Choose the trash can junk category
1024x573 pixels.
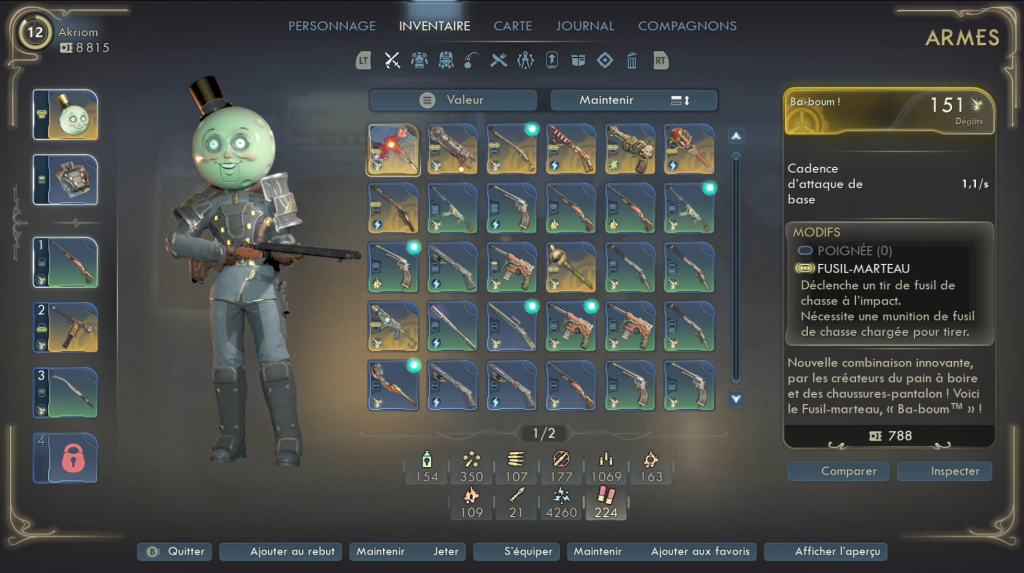(x=632, y=61)
